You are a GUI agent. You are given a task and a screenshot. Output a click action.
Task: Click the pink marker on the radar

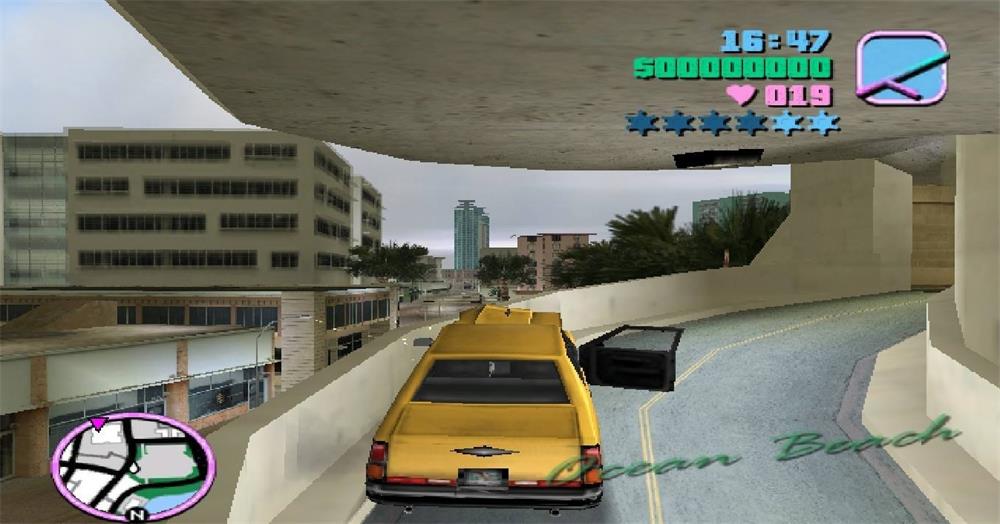[x=98, y=425]
